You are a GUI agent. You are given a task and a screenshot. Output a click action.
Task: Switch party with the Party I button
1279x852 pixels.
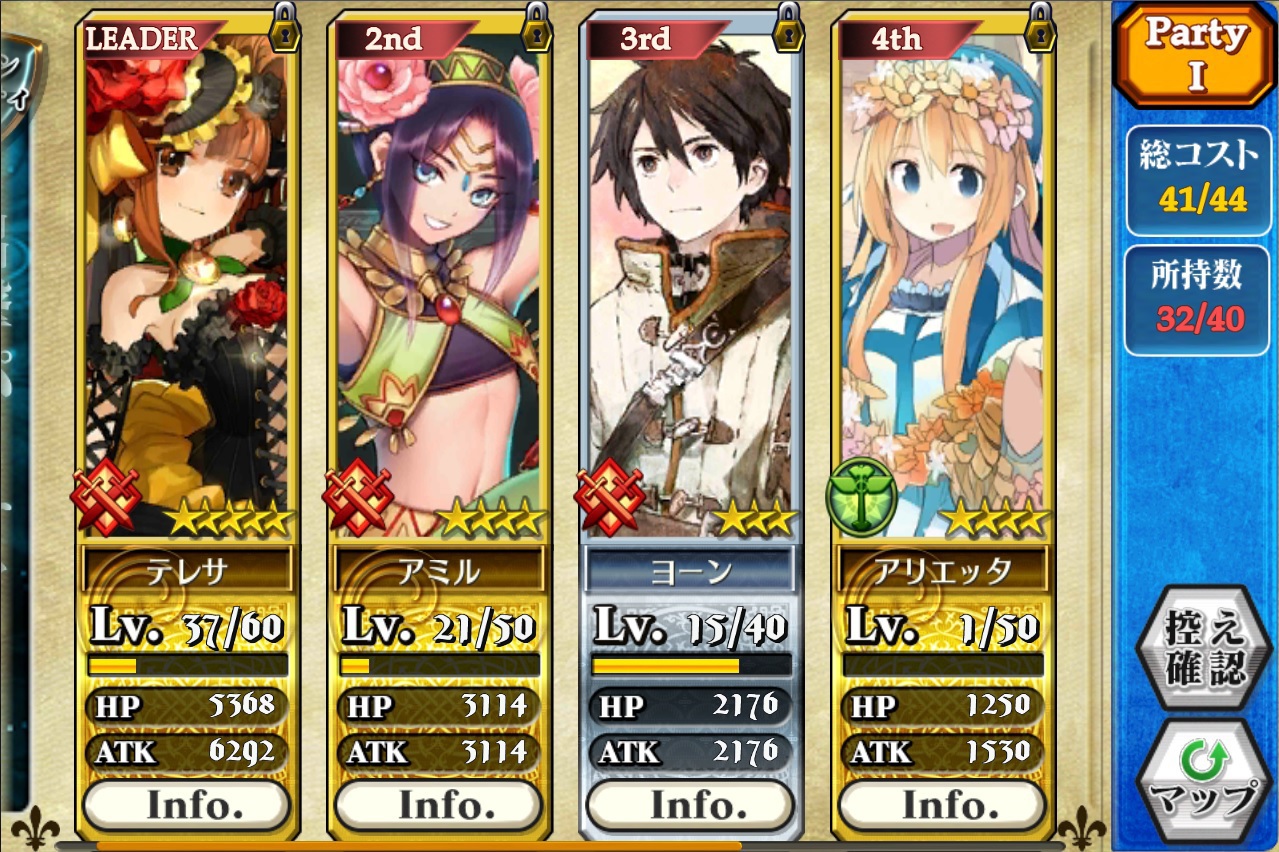click(x=1195, y=55)
